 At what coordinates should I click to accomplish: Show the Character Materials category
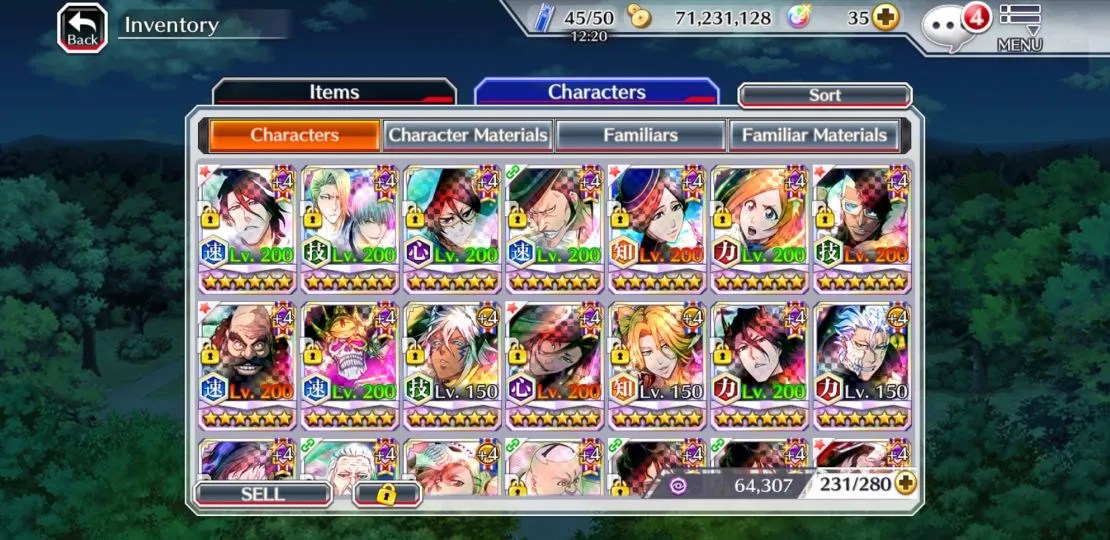[x=468, y=135]
